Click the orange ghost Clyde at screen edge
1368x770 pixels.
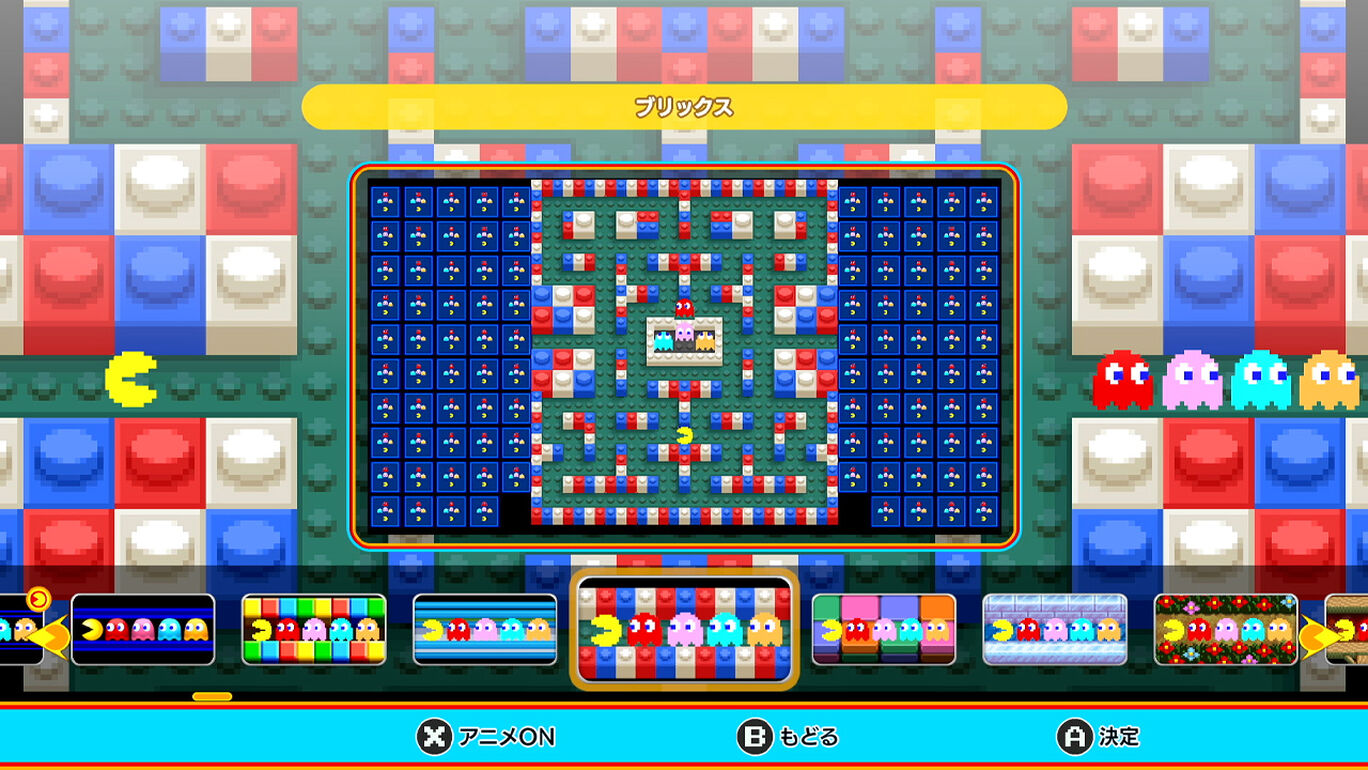tap(1327, 380)
